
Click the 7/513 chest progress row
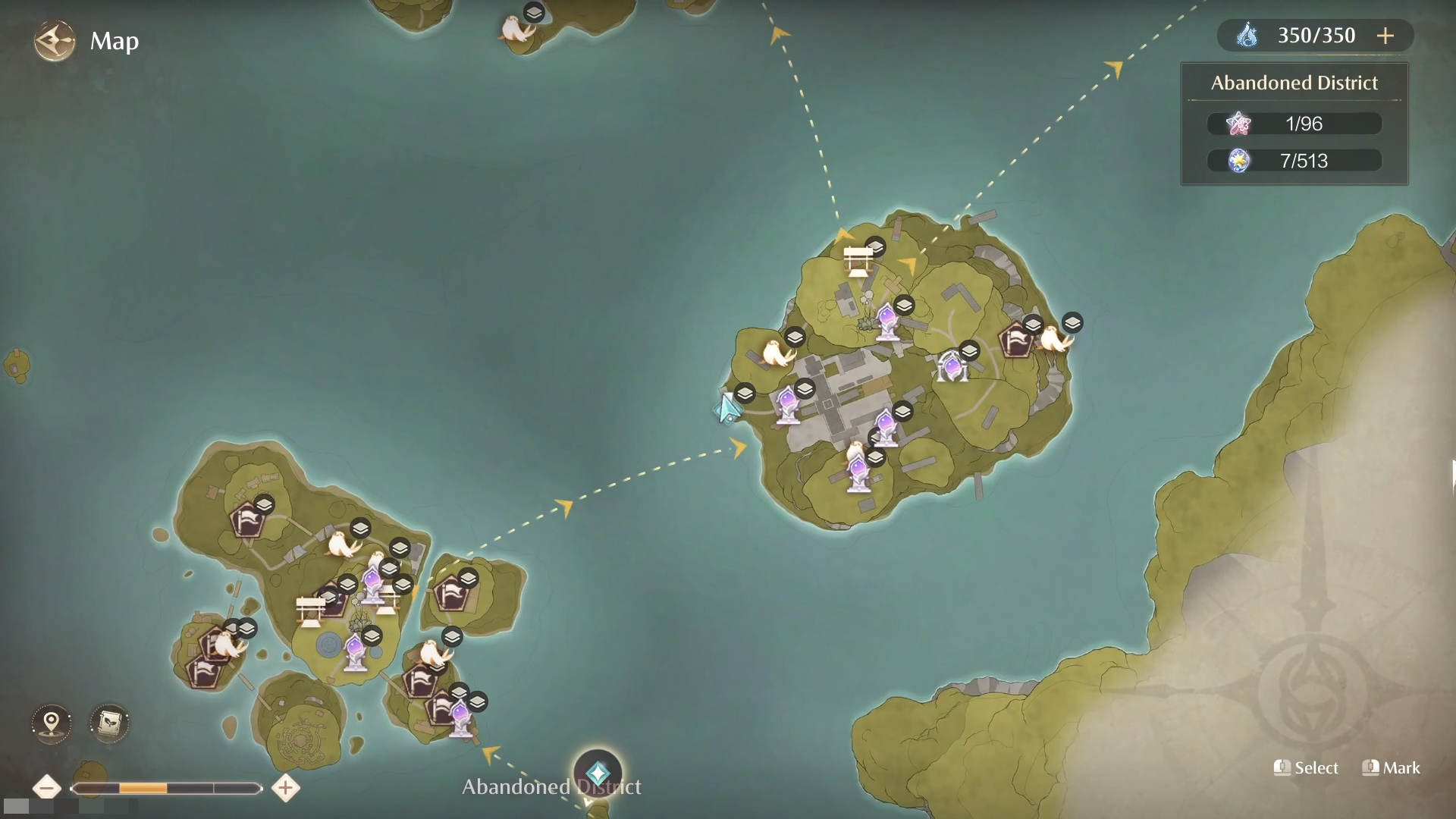[1294, 160]
